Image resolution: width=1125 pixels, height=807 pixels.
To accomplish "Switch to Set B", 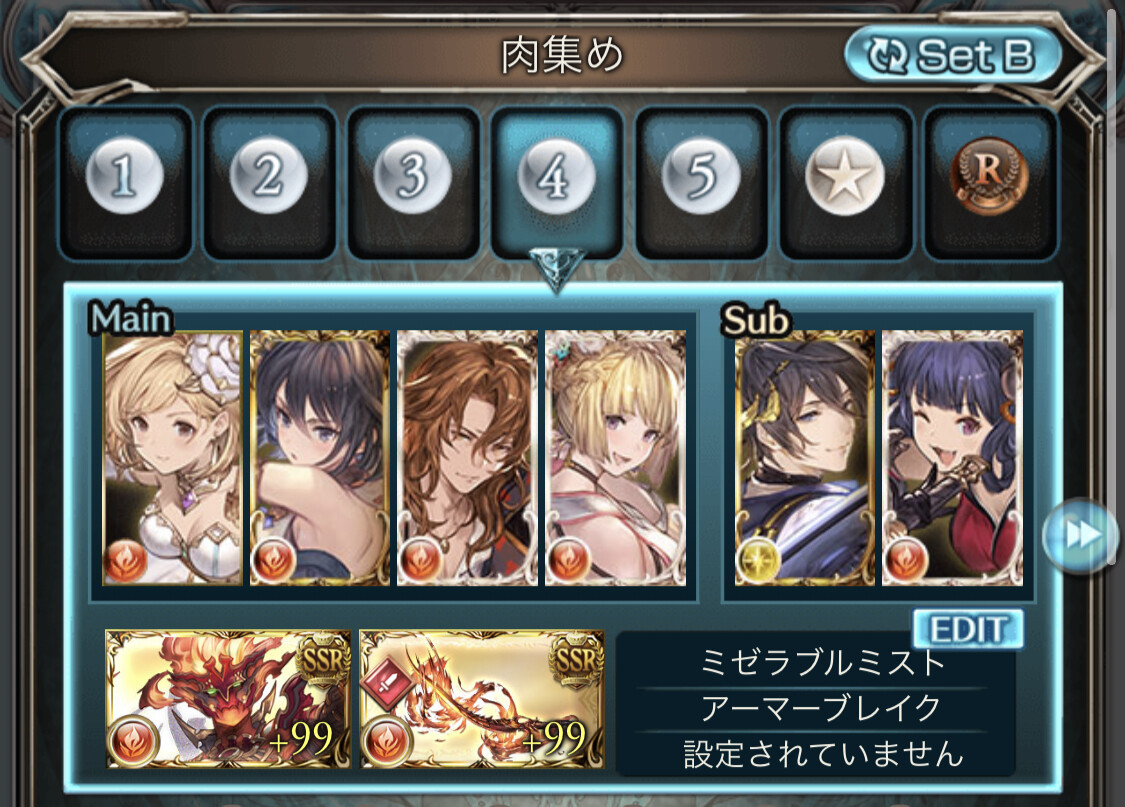I will pyautogui.click(x=953, y=56).
